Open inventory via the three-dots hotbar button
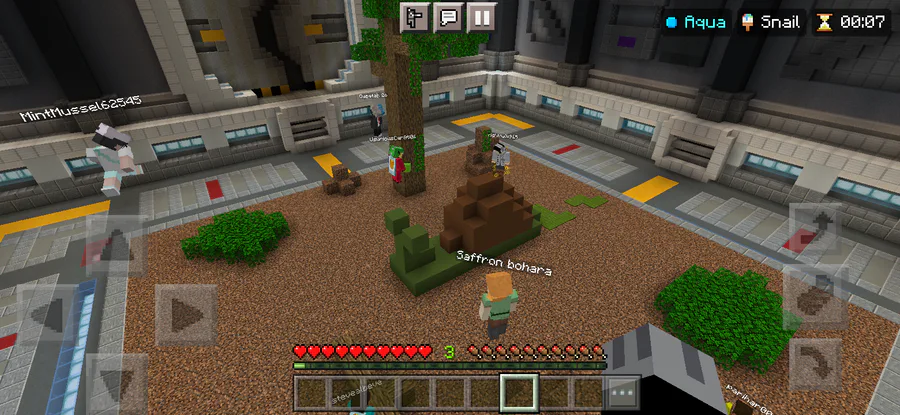 [622, 394]
